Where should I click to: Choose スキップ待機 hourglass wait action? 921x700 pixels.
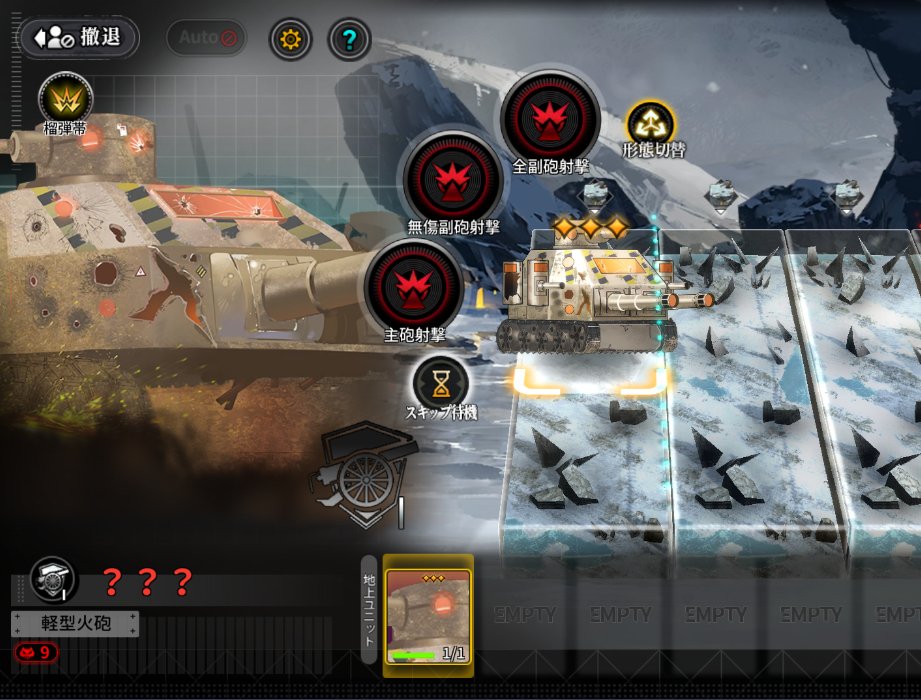coord(440,382)
